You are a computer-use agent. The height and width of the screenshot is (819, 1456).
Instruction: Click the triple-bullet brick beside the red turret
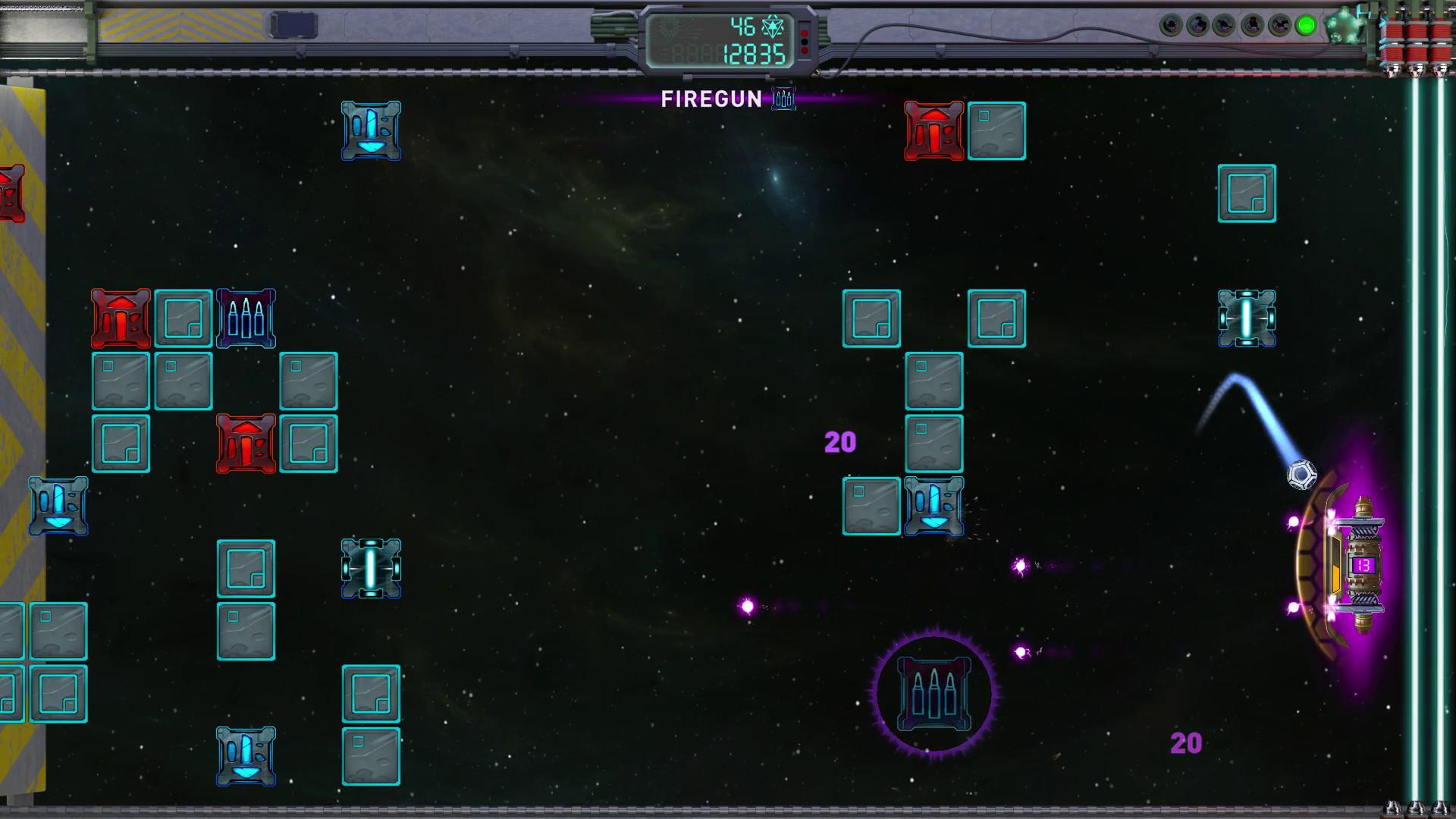(x=246, y=318)
